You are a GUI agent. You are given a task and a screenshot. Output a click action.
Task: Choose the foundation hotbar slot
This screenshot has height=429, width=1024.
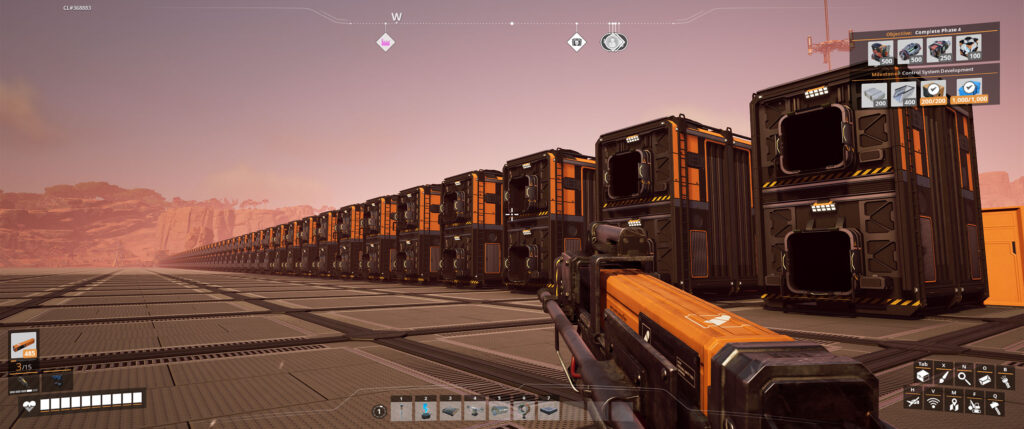pyautogui.click(x=548, y=411)
